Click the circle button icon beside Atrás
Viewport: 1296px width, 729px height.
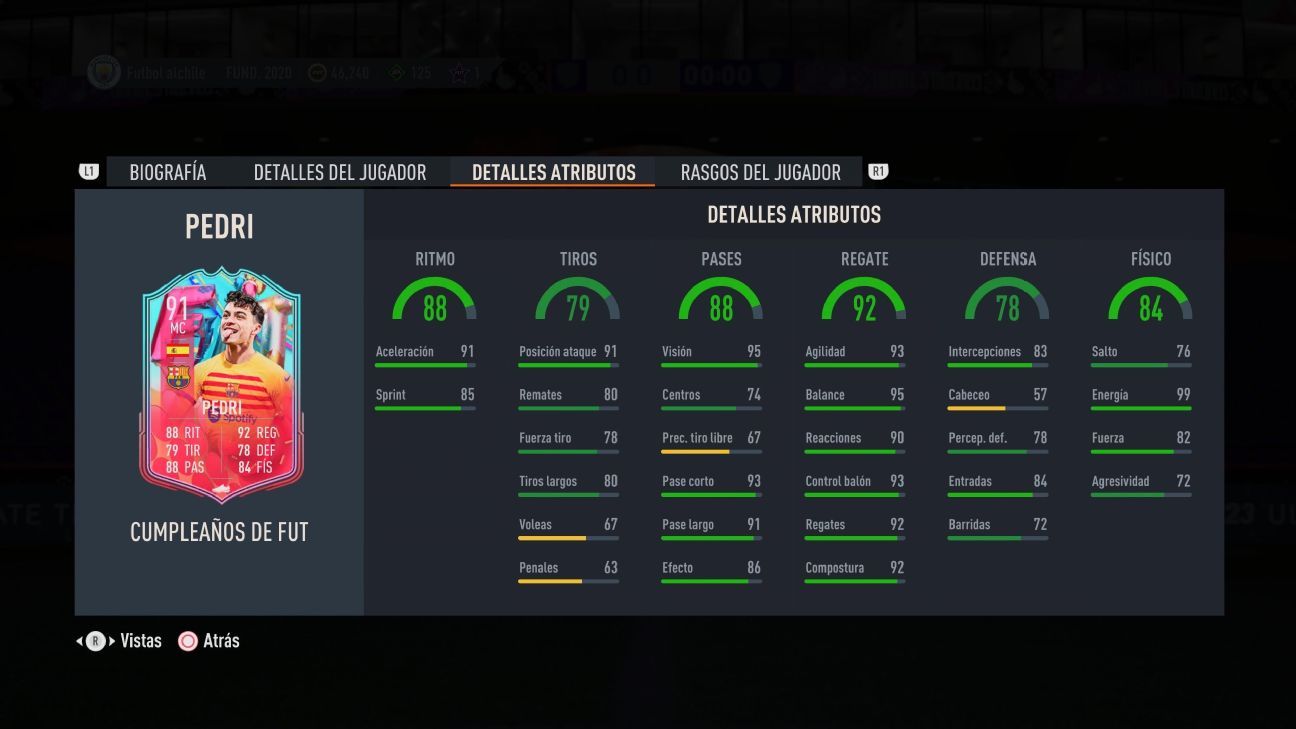tap(188, 641)
